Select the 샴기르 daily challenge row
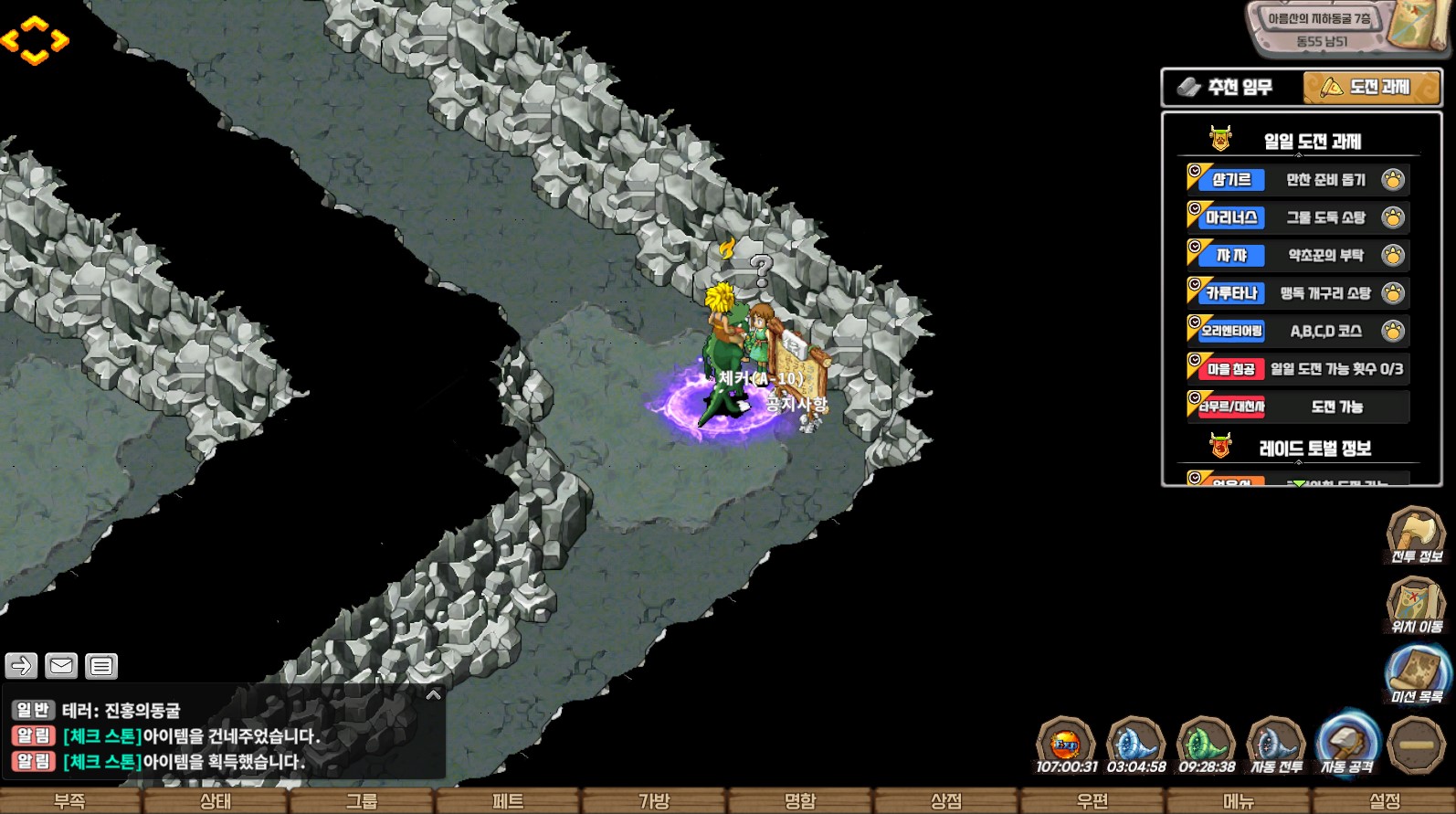The width and height of the screenshot is (1456, 814). (1297, 180)
